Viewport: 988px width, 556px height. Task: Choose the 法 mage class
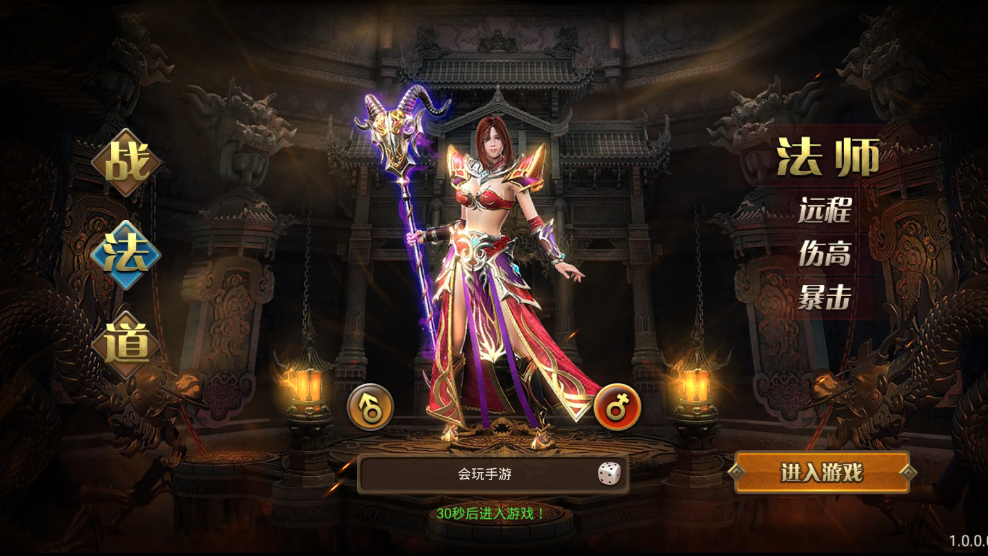pyautogui.click(x=127, y=254)
